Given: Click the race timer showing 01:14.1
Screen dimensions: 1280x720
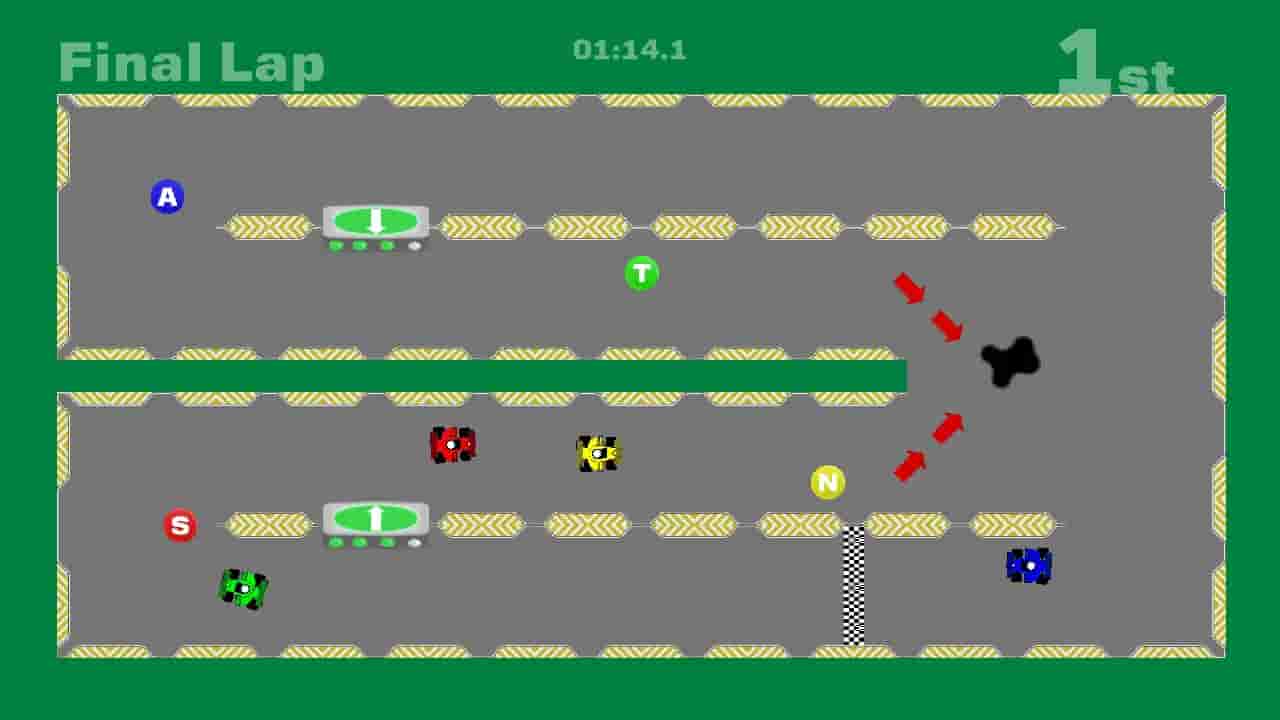Looking at the screenshot, I should (x=631, y=49).
